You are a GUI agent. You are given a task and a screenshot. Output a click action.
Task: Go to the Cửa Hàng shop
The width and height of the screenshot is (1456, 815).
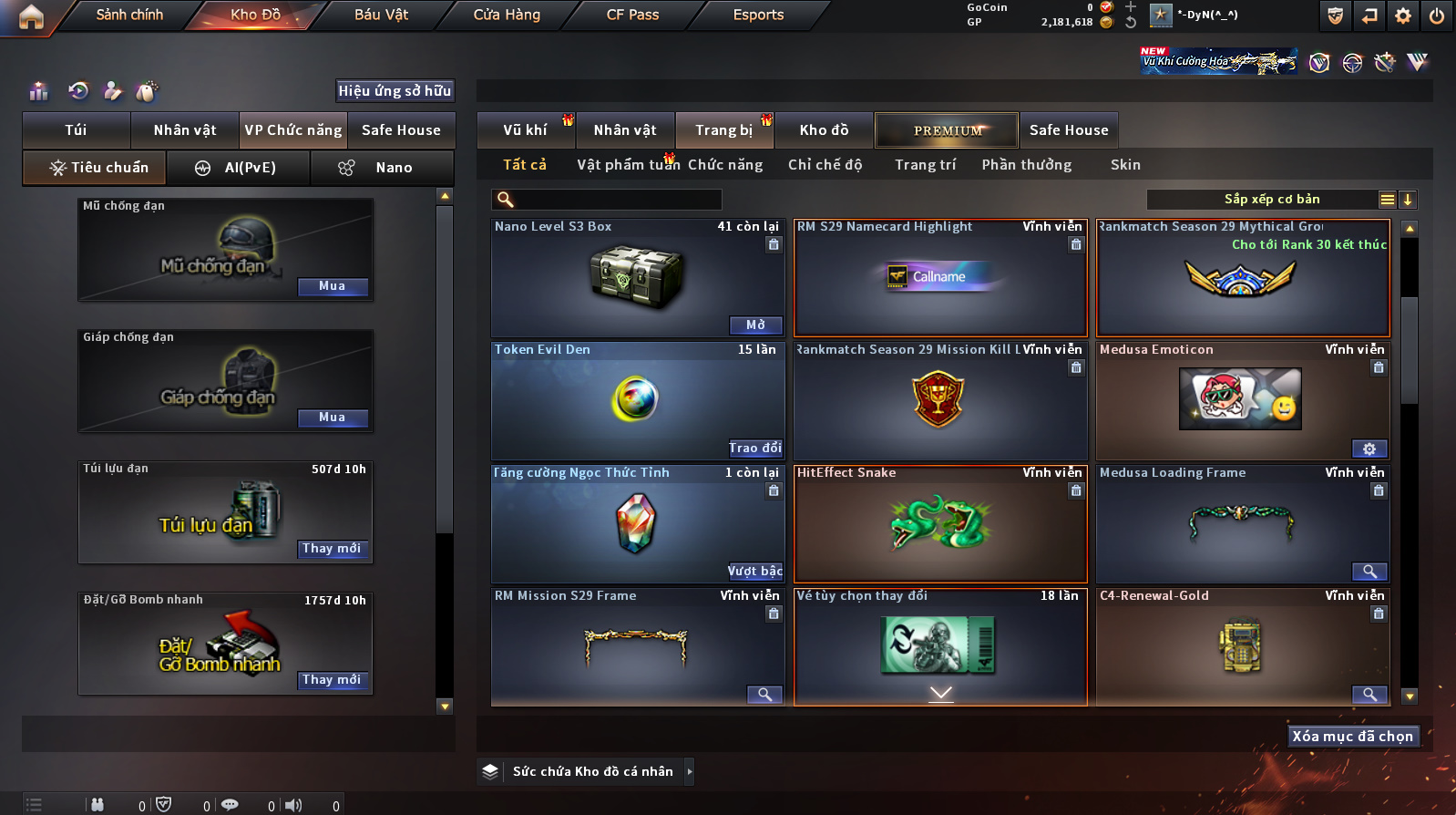coord(507,15)
